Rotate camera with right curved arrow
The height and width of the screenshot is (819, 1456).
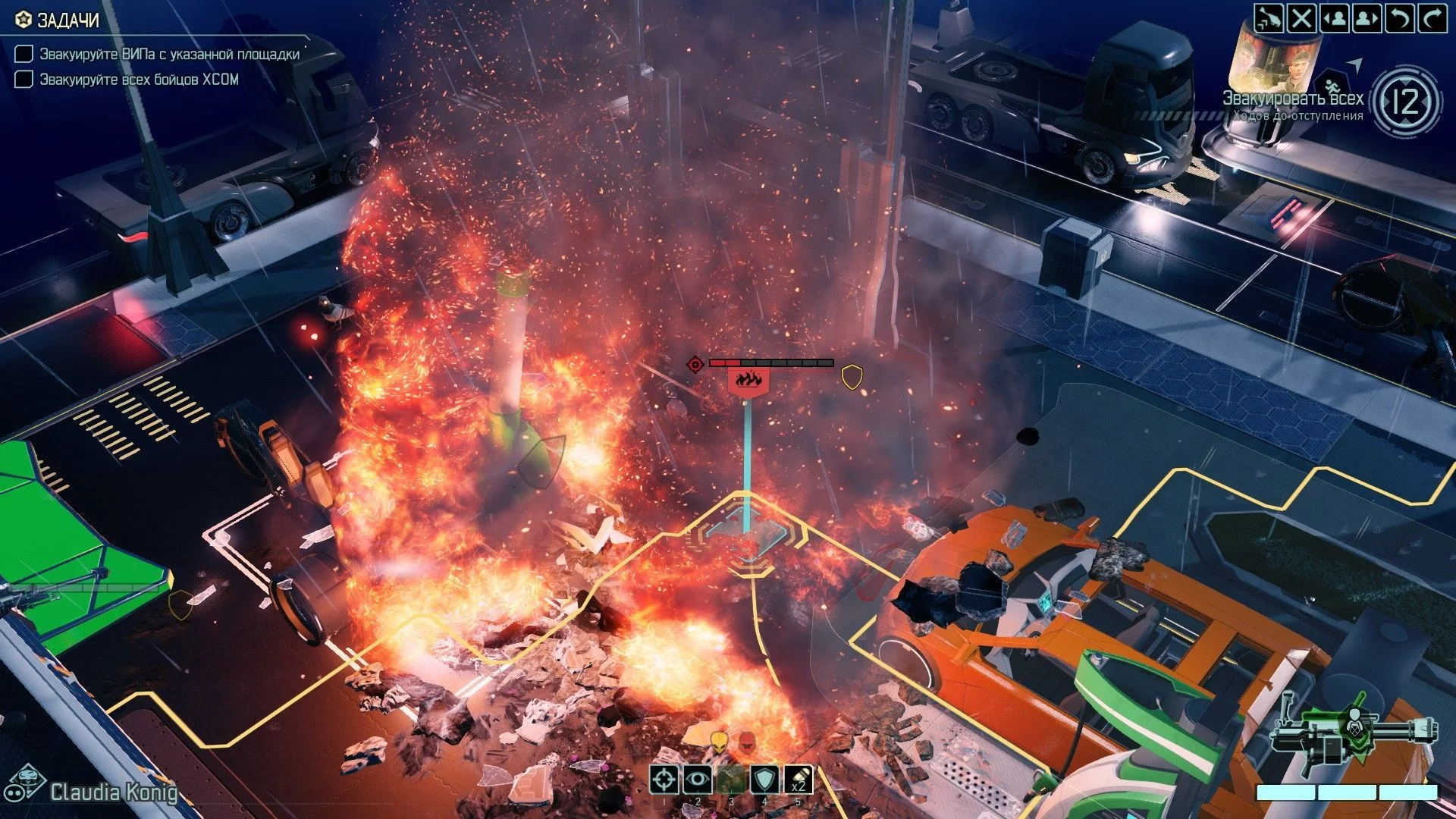pyautogui.click(x=1432, y=17)
